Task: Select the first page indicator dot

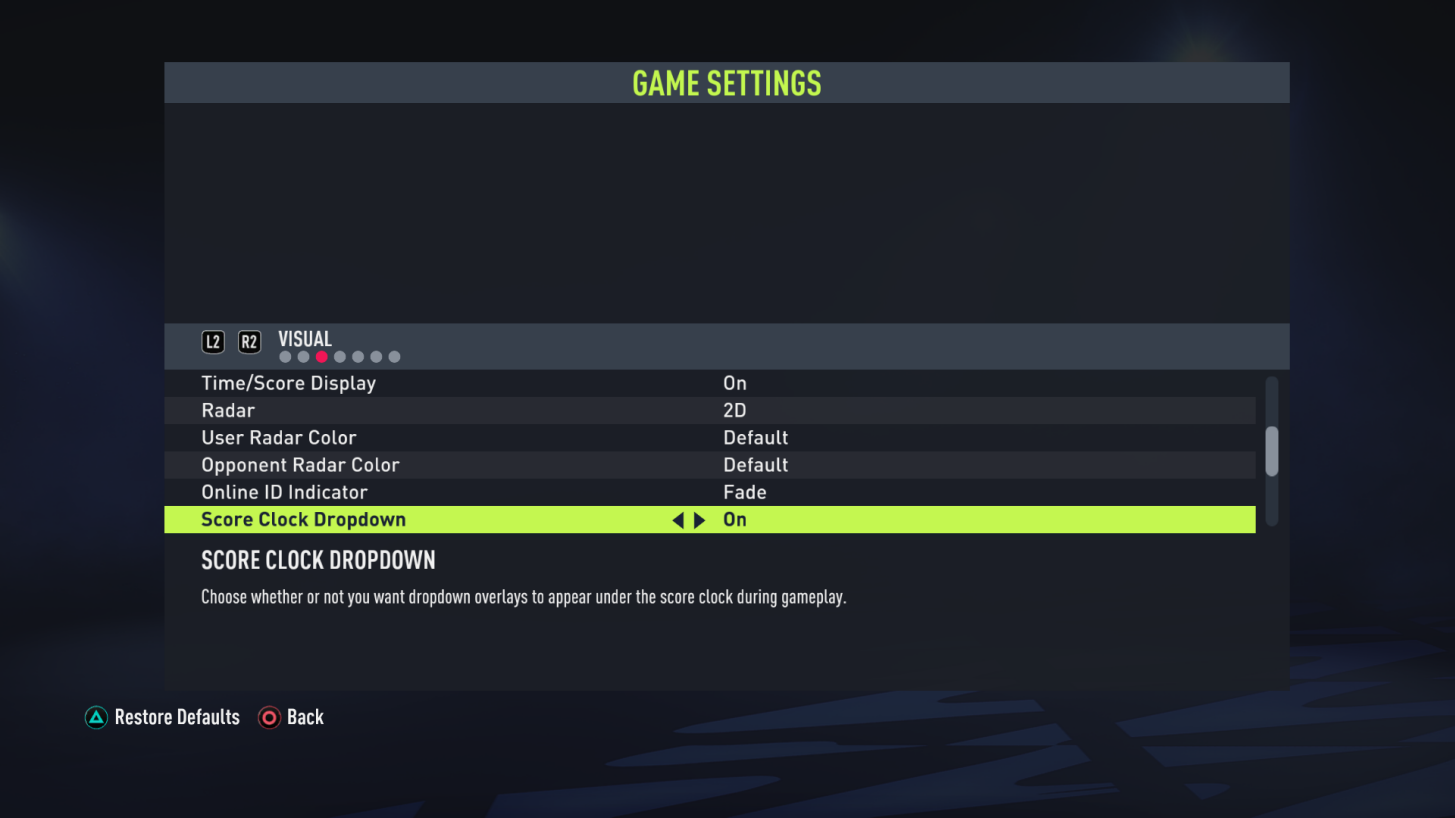Action: coord(285,356)
